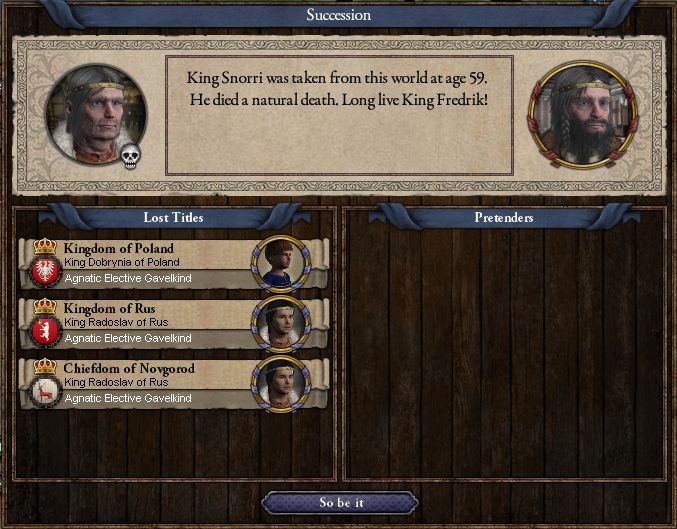
Task: Select the Chiefdom of Novgorod lost title
Action: (x=140, y=383)
